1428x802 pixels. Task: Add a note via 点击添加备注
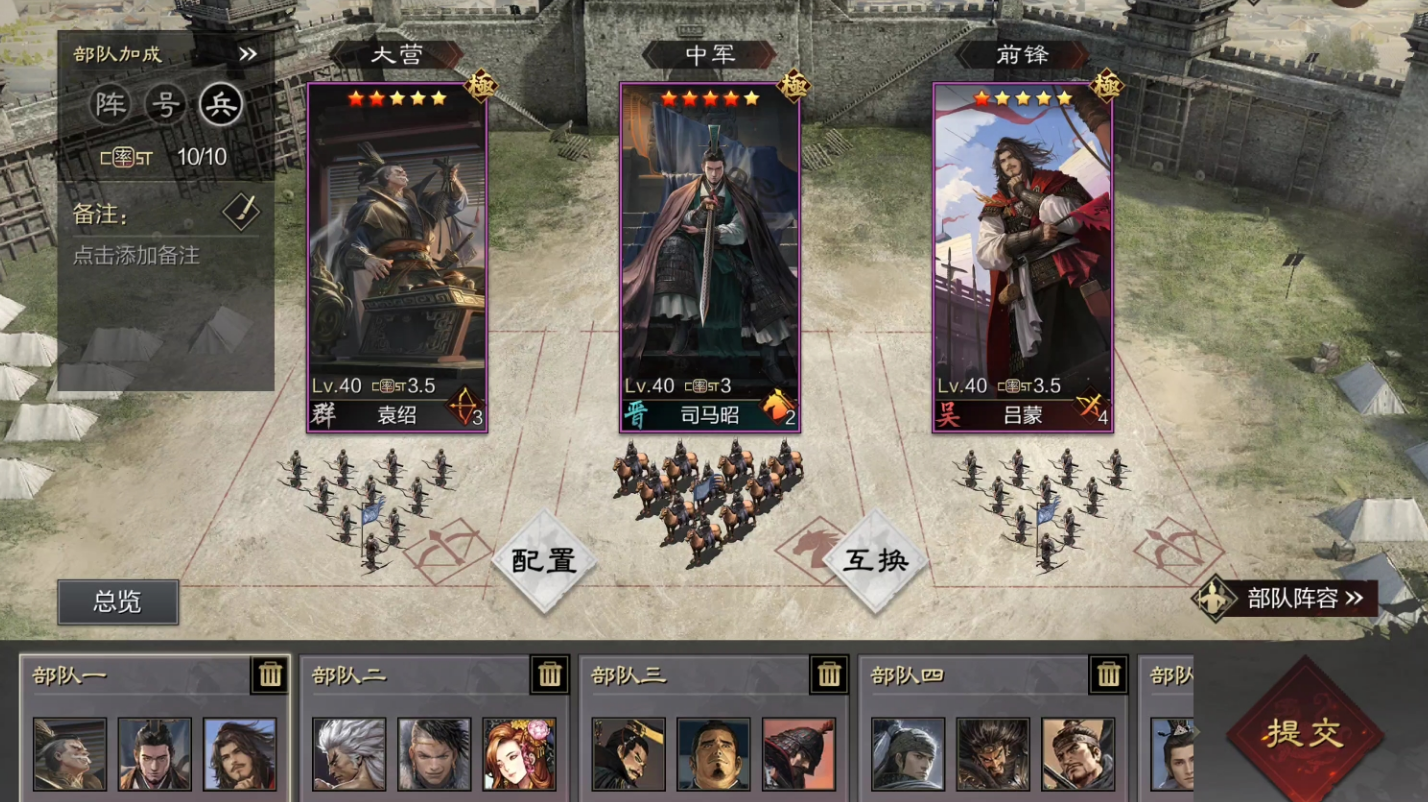136,256
